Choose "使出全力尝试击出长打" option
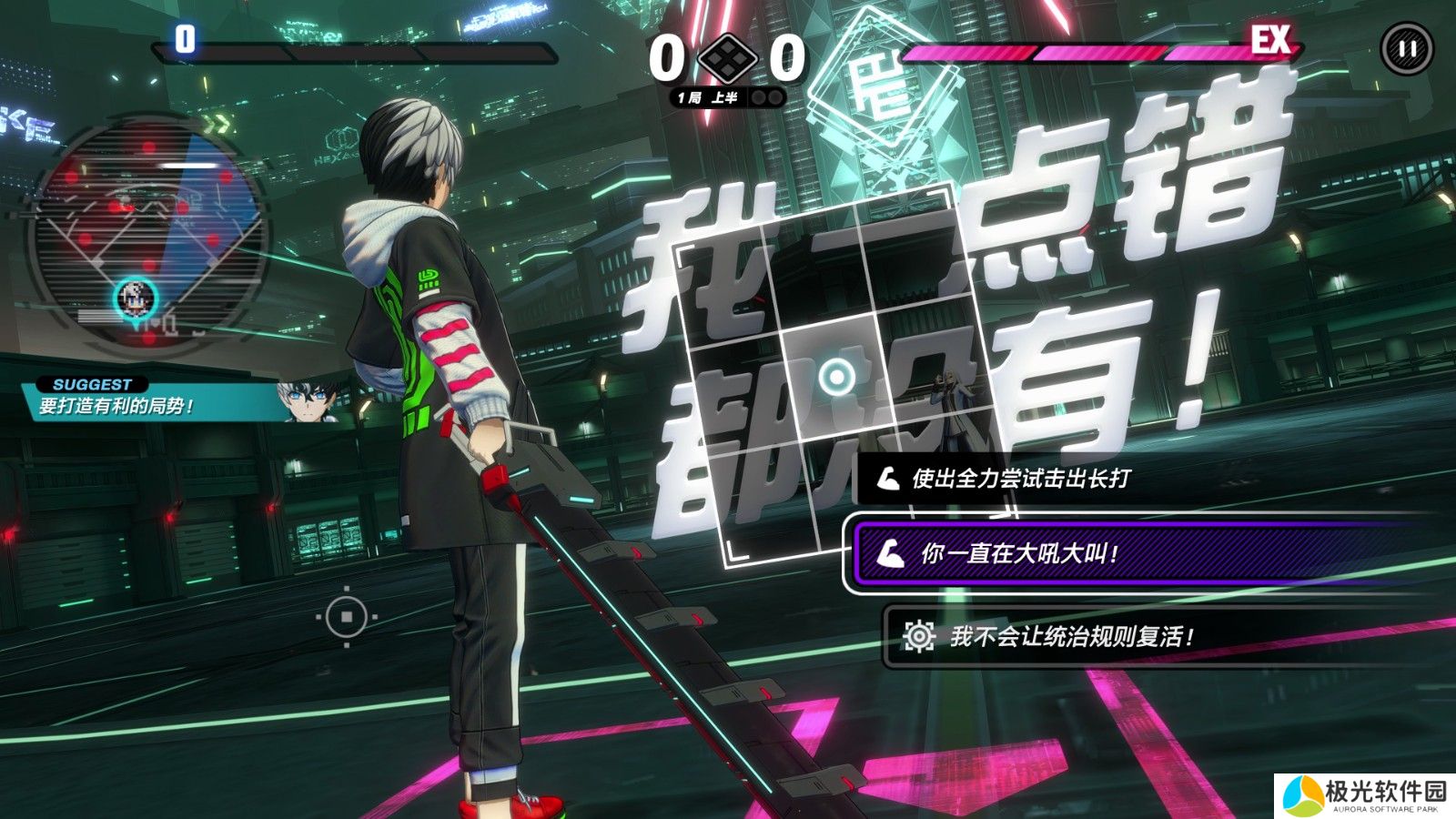 [x=1019, y=479]
